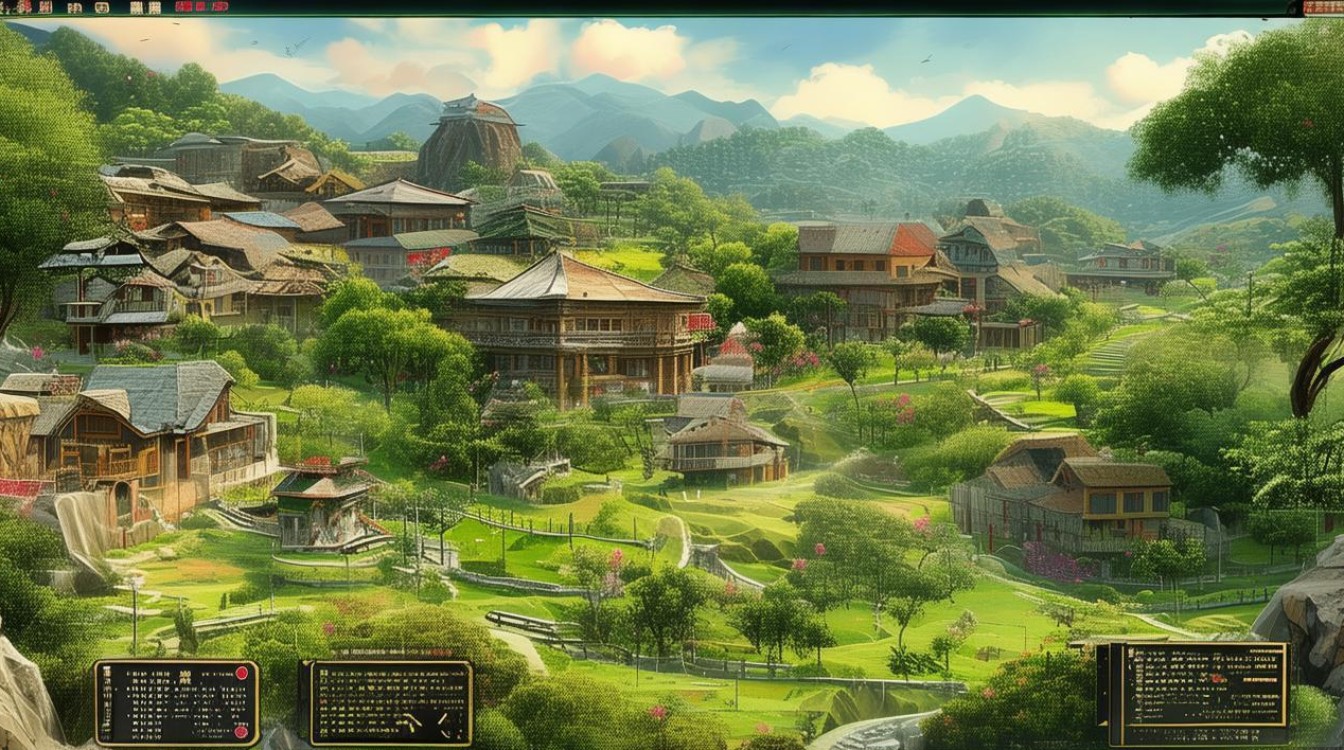The height and width of the screenshot is (750, 1344).
Task: Select the rightmost red stamp icon on the toolbar
Action: point(219,8)
